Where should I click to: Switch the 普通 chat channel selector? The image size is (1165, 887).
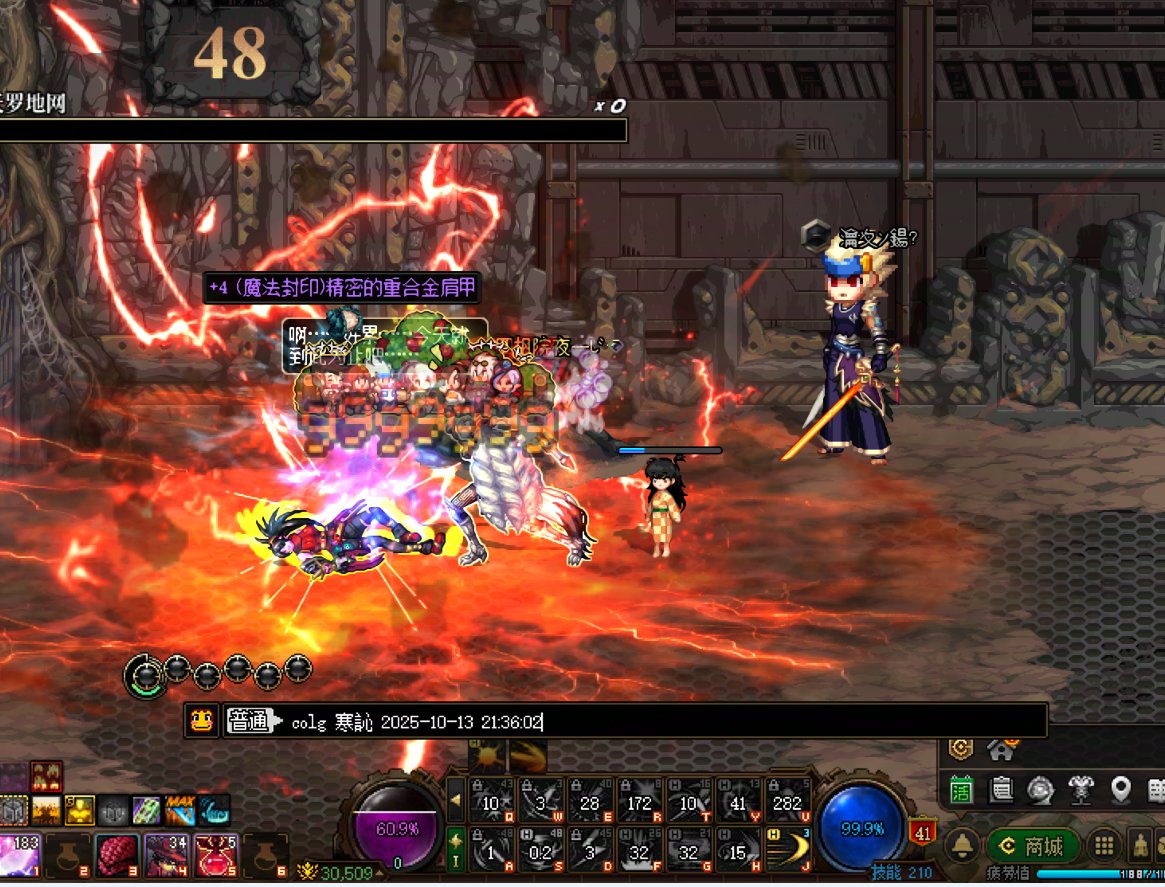tap(249, 721)
